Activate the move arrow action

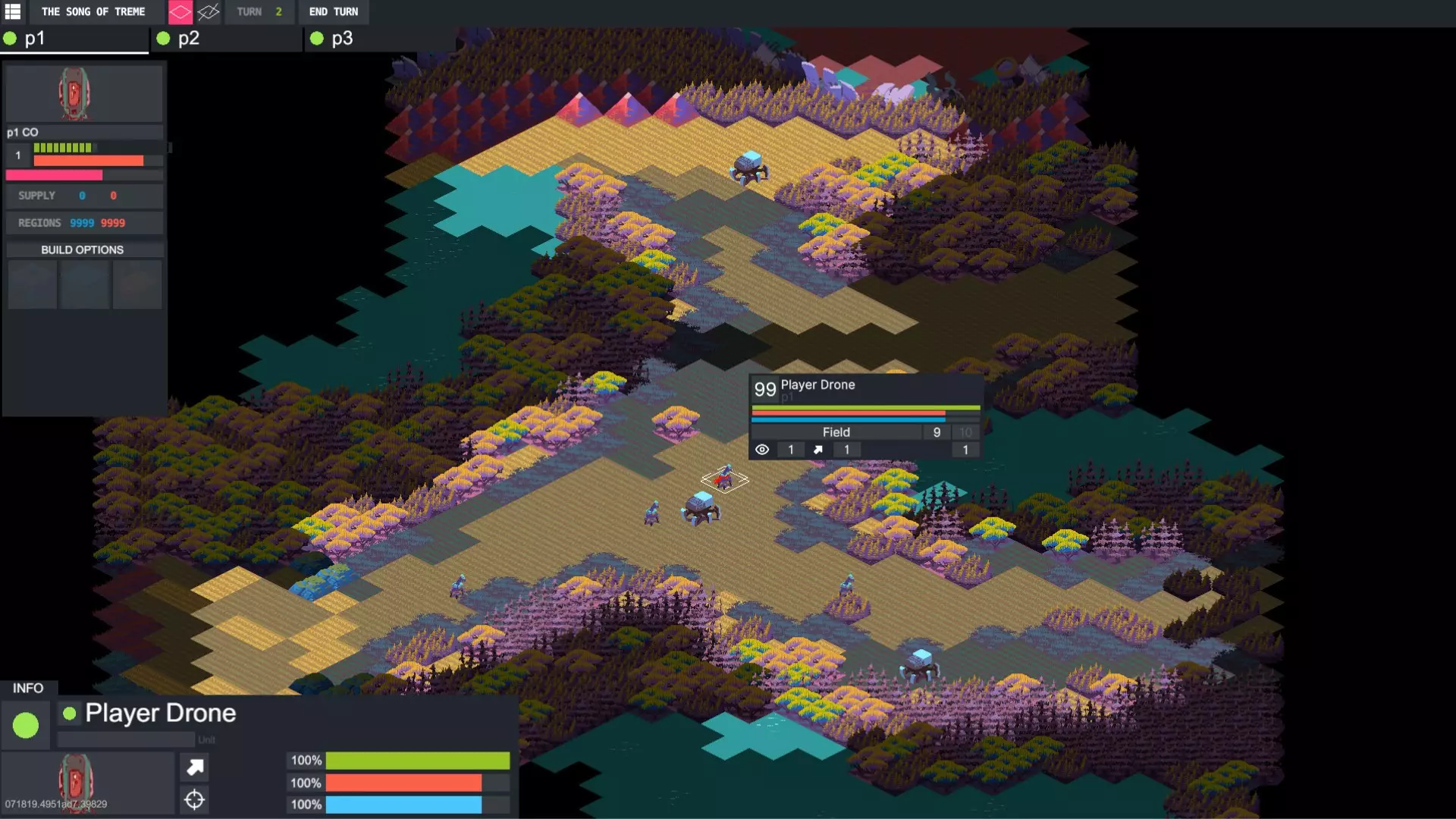pyautogui.click(x=195, y=767)
